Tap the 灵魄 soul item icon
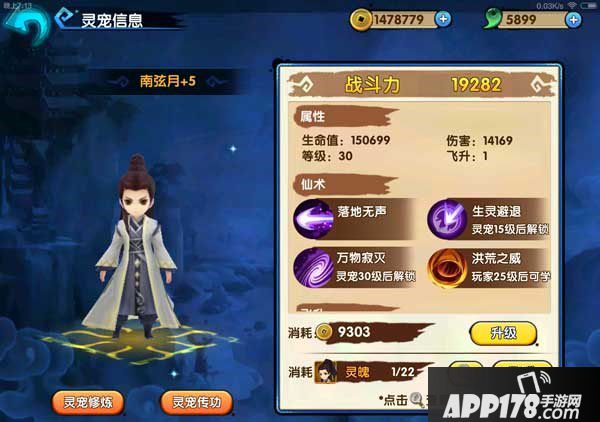The image size is (600, 422). [328, 371]
